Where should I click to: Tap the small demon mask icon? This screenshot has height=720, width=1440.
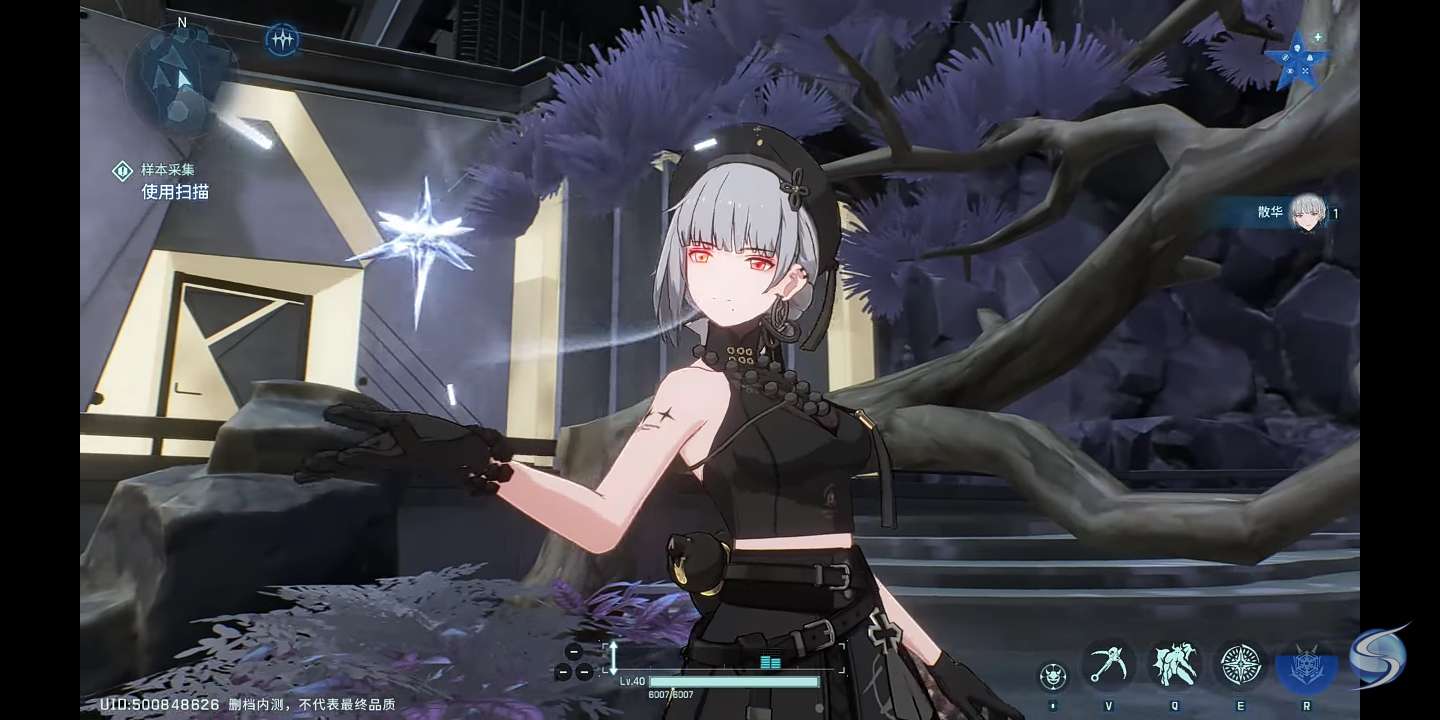tap(1052, 677)
